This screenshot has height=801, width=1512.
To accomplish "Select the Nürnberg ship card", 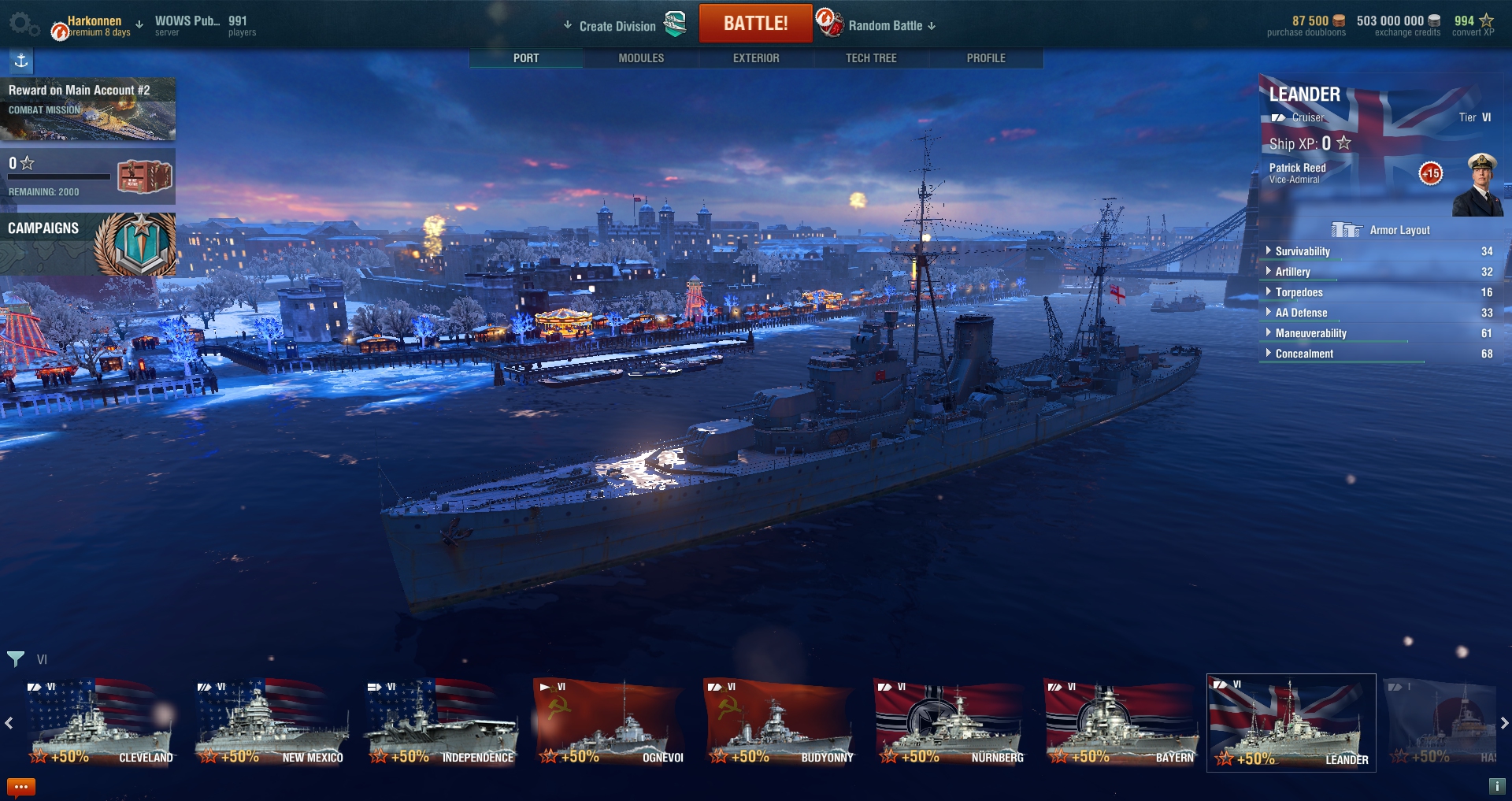I will click(951, 723).
